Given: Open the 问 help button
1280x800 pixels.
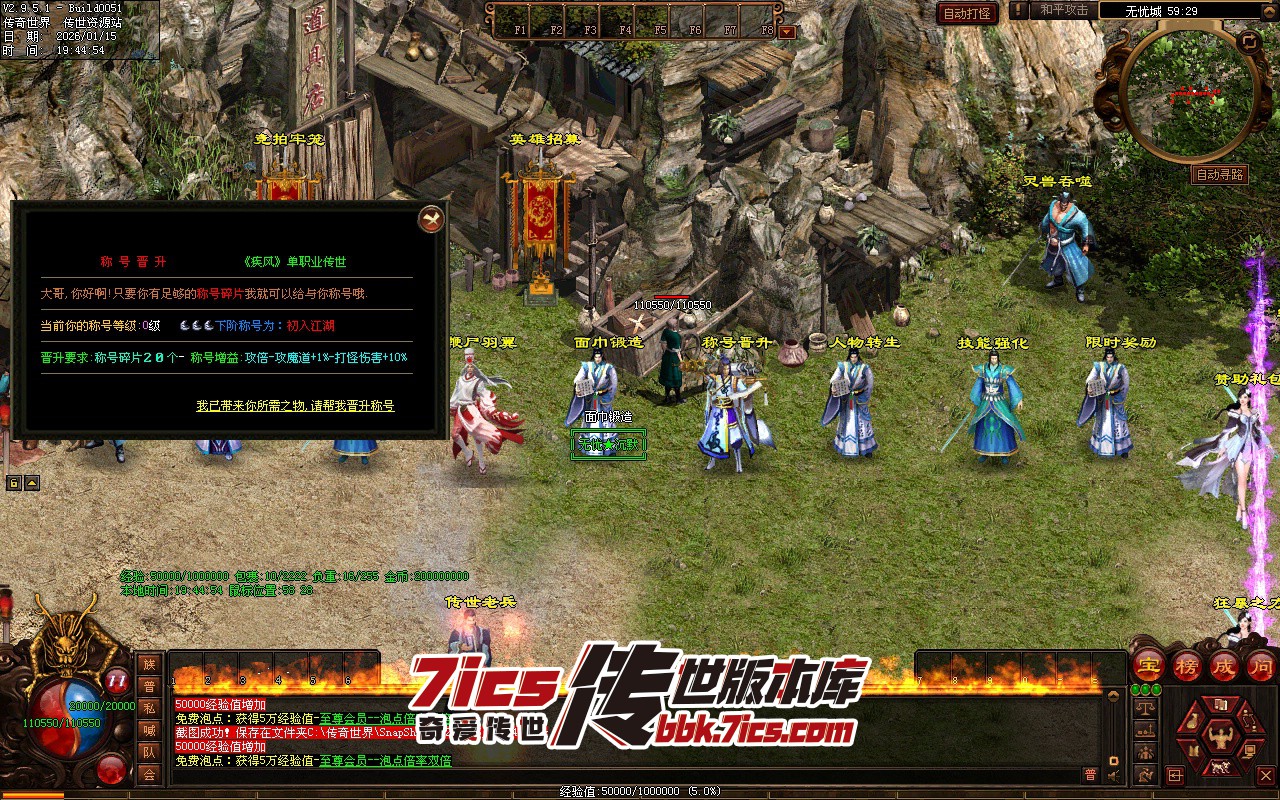Looking at the screenshot, I should pos(1261,666).
